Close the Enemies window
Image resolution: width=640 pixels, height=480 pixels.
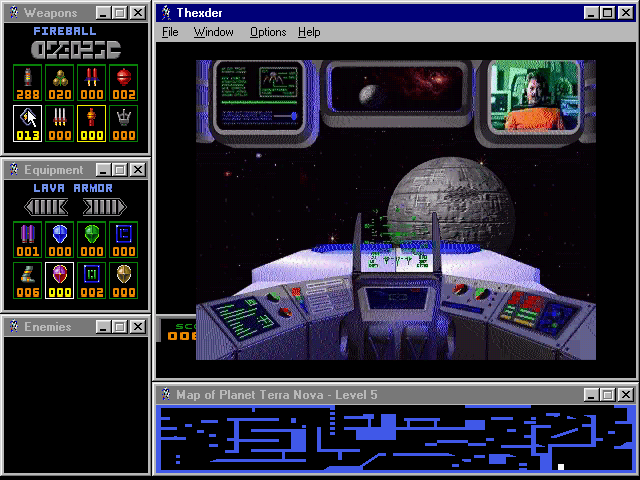coord(137,327)
